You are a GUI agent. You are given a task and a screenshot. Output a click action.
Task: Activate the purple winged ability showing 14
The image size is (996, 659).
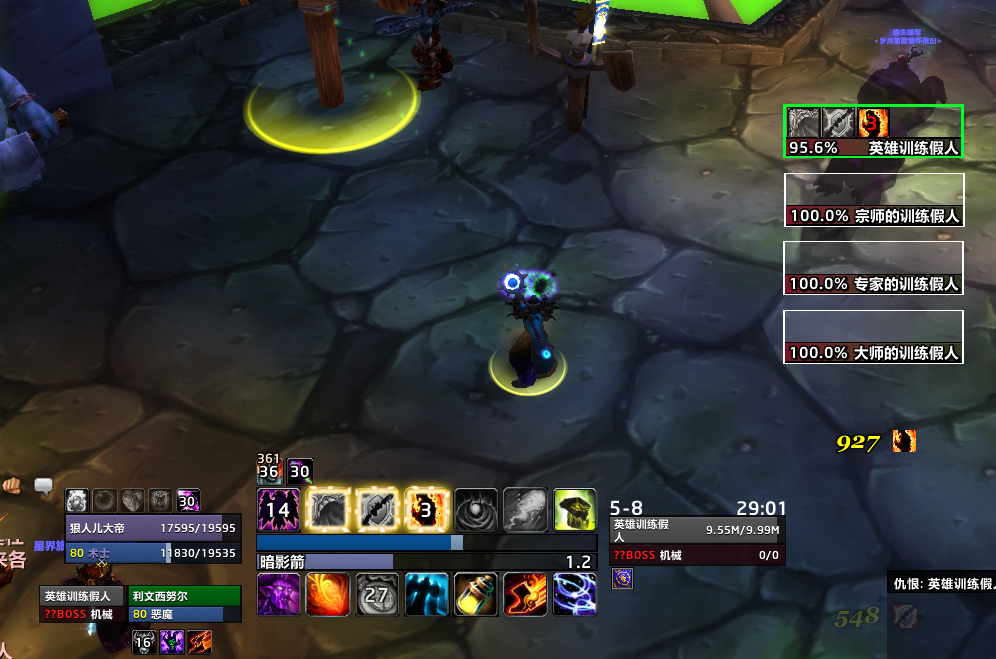point(278,509)
